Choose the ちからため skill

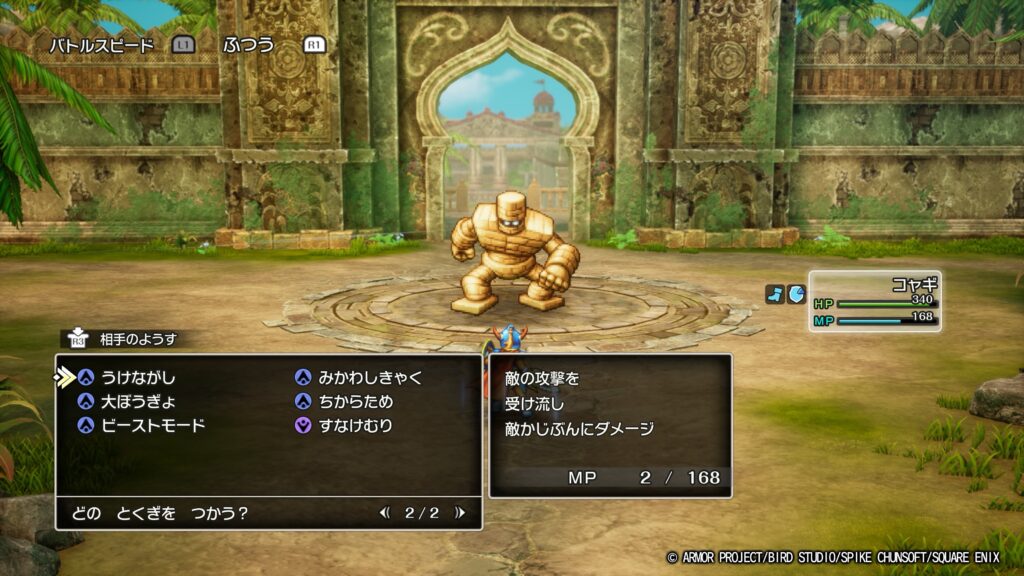pos(355,402)
